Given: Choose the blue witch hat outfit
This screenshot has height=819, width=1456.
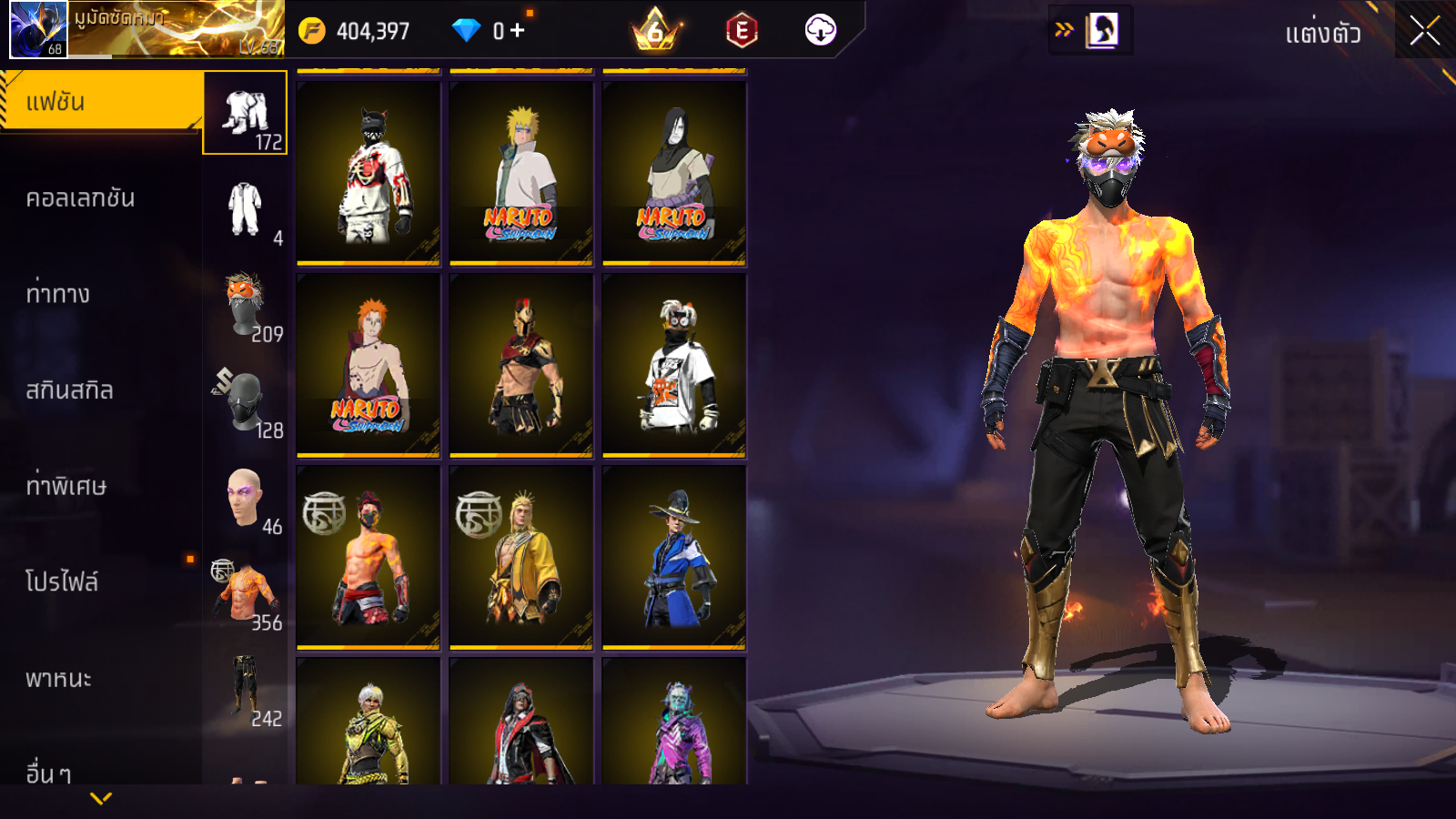Looking at the screenshot, I should point(674,557).
